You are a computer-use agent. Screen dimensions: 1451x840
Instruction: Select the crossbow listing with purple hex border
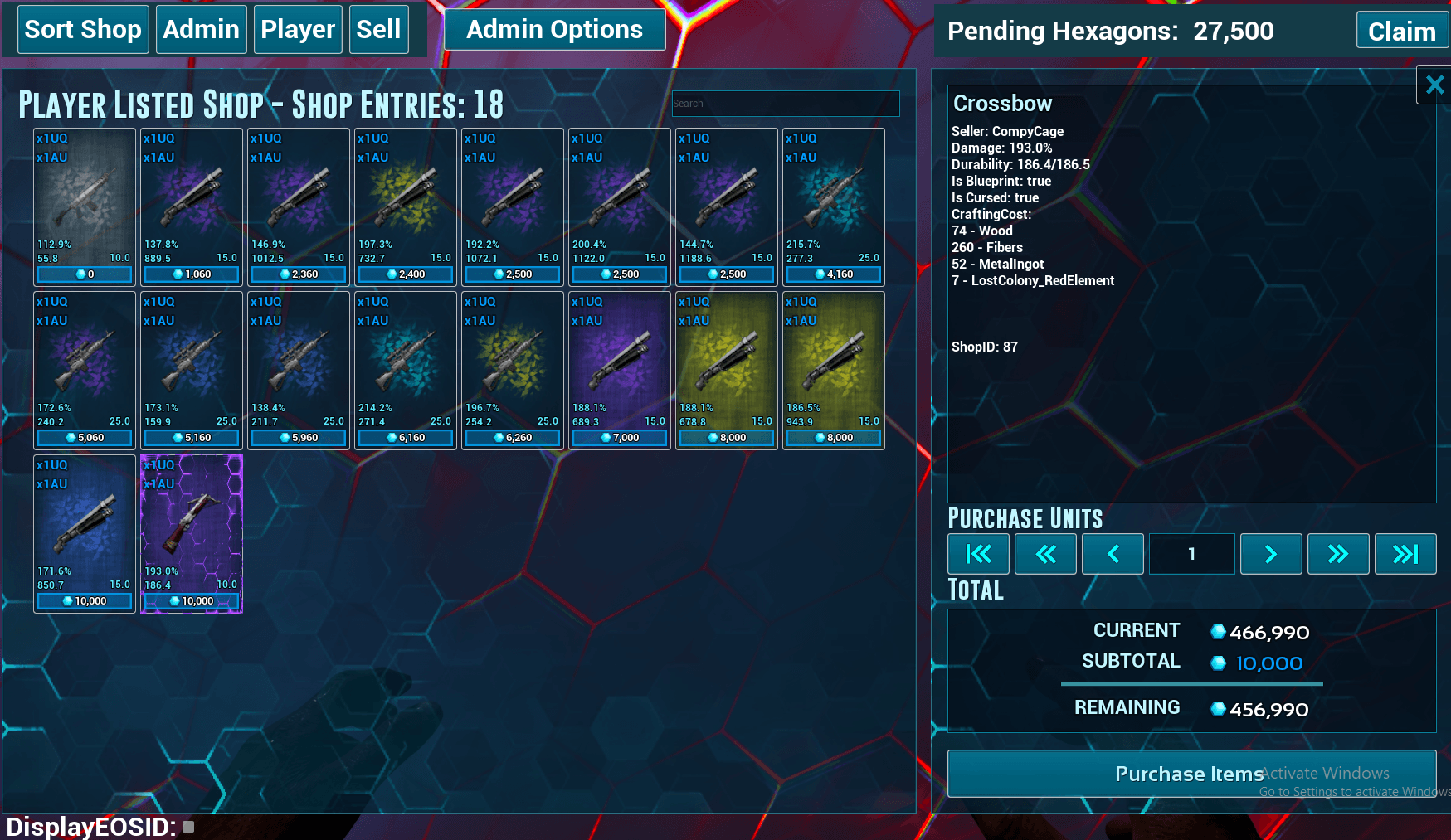[192, 533]
